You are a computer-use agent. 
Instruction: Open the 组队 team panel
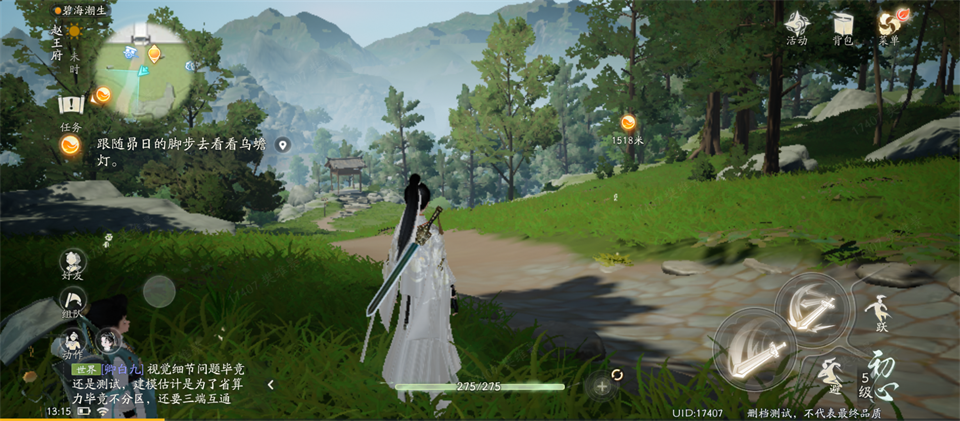coord(72,299)
